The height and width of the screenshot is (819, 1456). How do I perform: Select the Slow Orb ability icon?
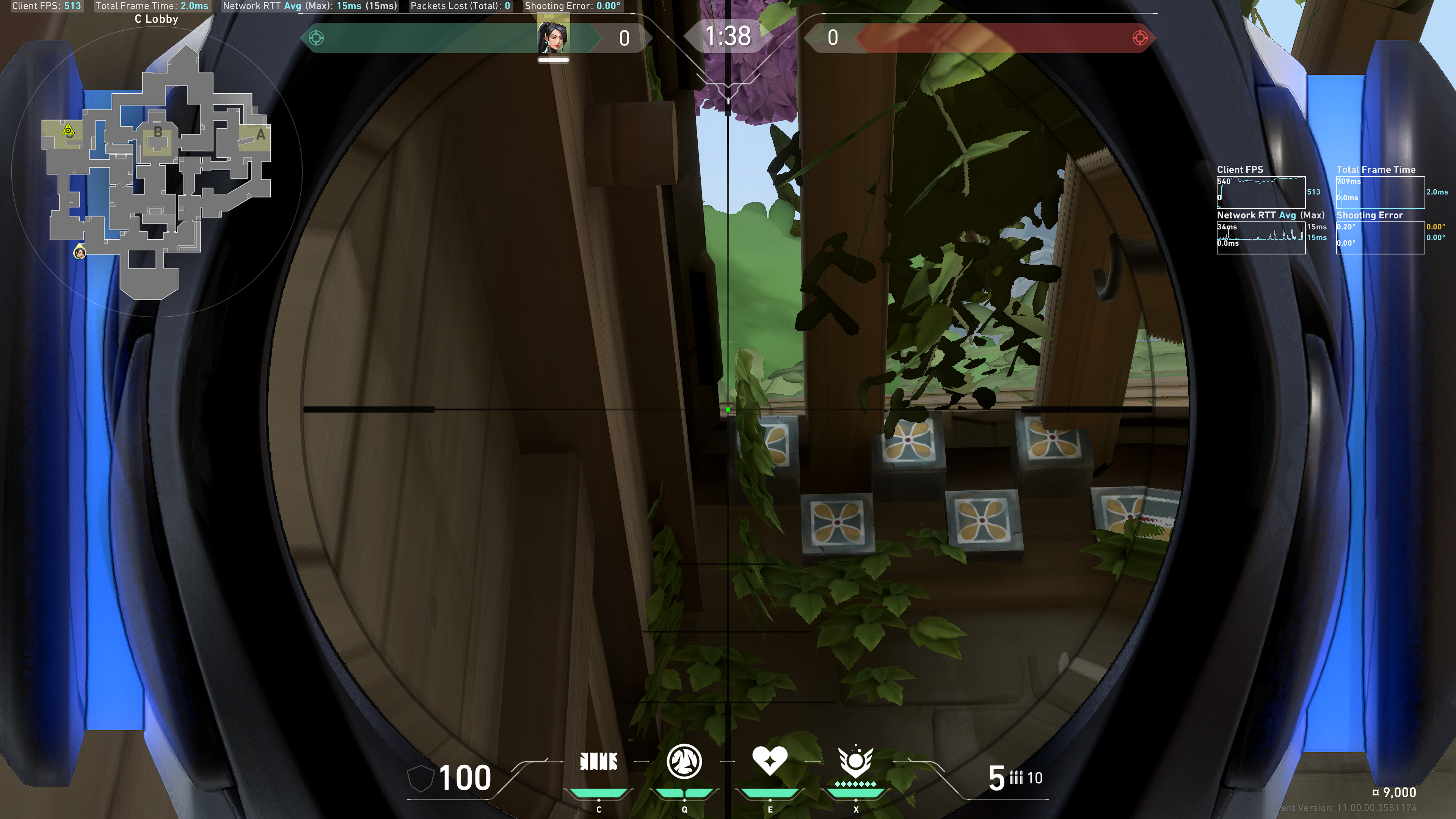[x=684, y=761]
